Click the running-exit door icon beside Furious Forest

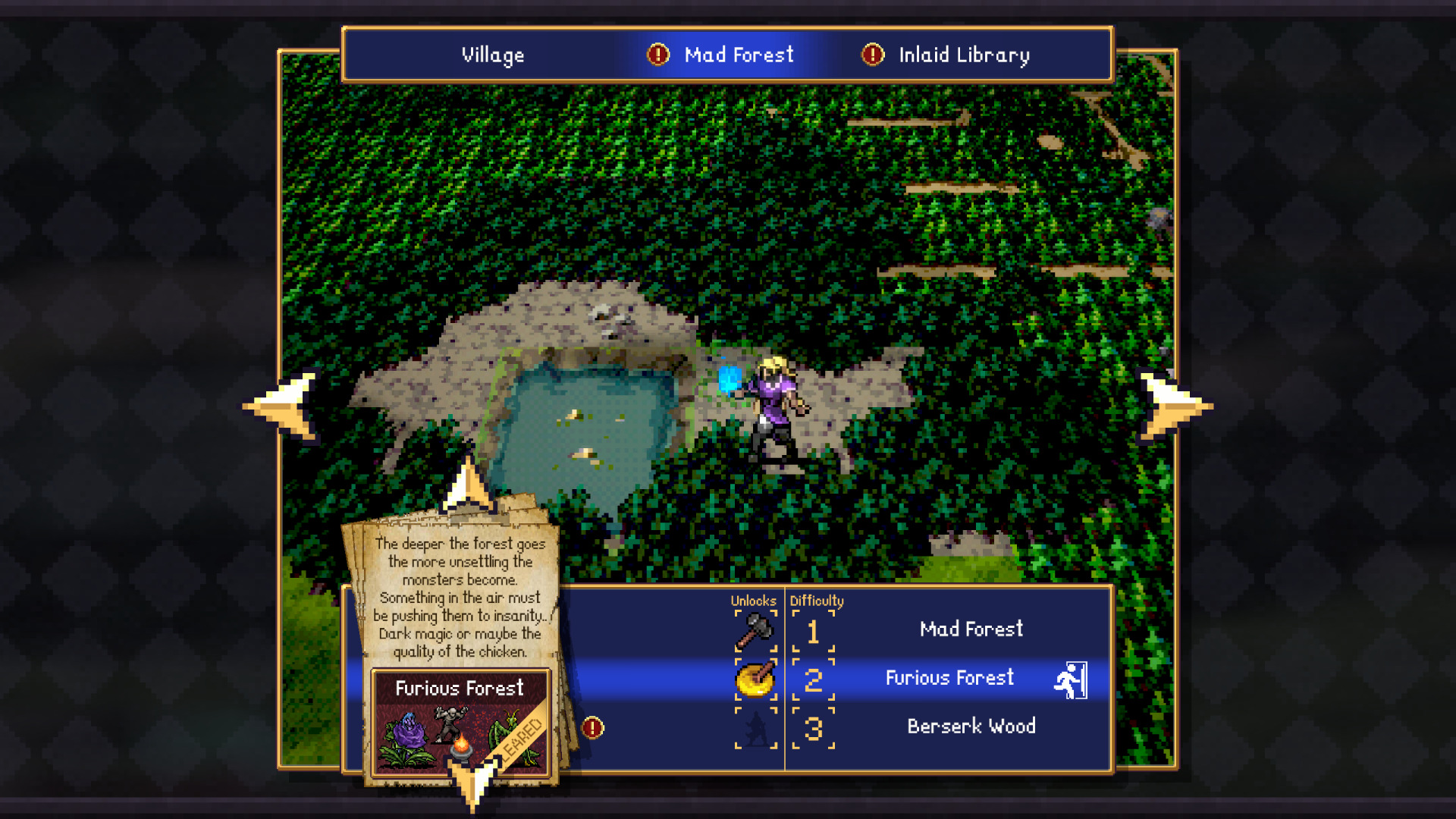click(1071, 679)
